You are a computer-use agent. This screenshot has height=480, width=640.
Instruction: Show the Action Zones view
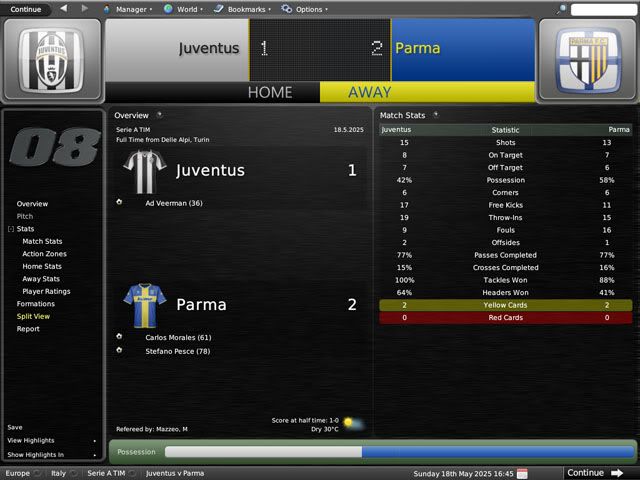pyautogui.click(x=45, y=254)
